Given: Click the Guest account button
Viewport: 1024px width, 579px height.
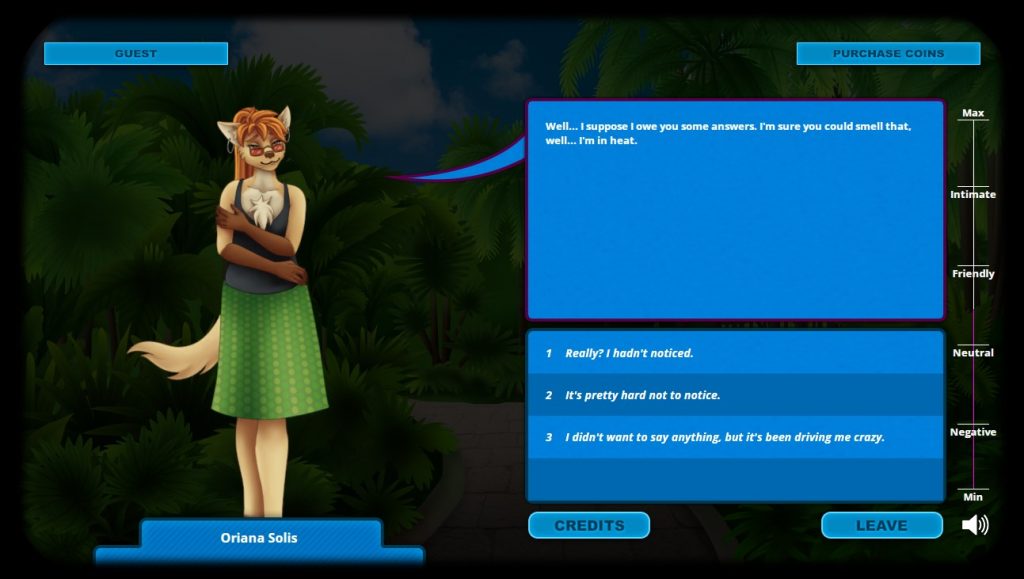Looking at the screenshot, I should point(136,53).
